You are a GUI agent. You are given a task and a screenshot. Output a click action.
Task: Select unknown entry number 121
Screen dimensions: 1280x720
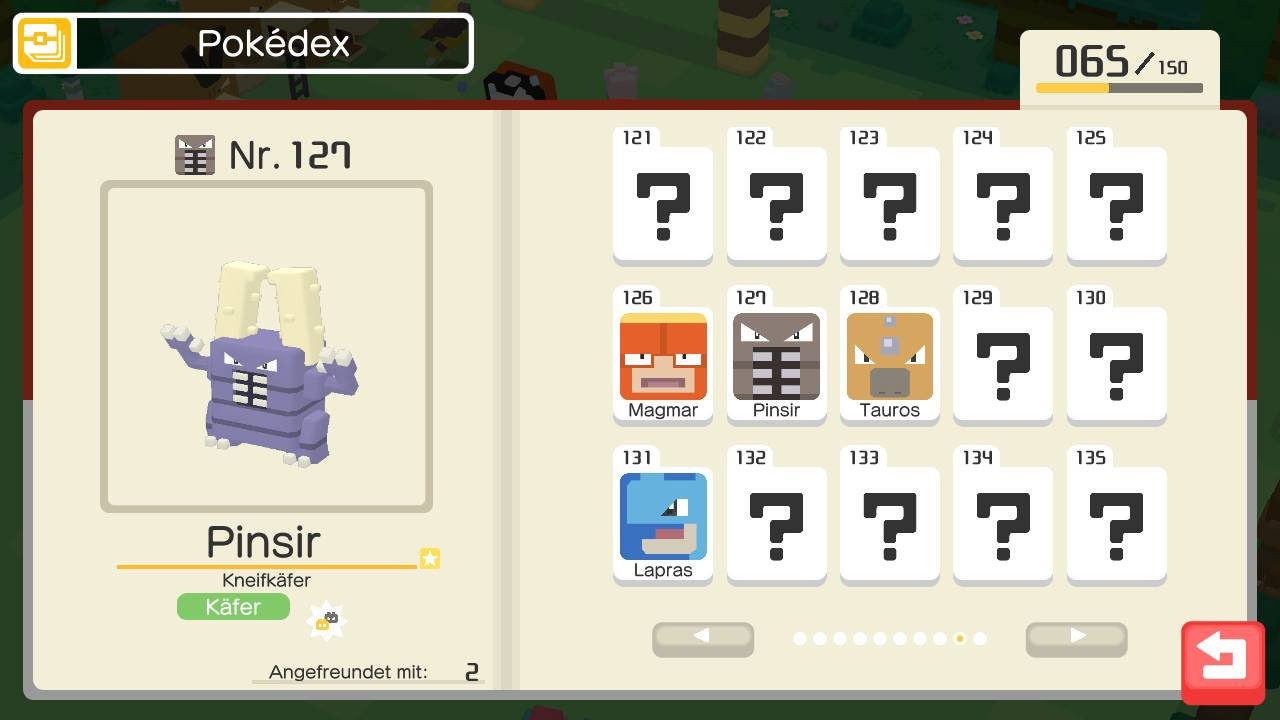662,198
